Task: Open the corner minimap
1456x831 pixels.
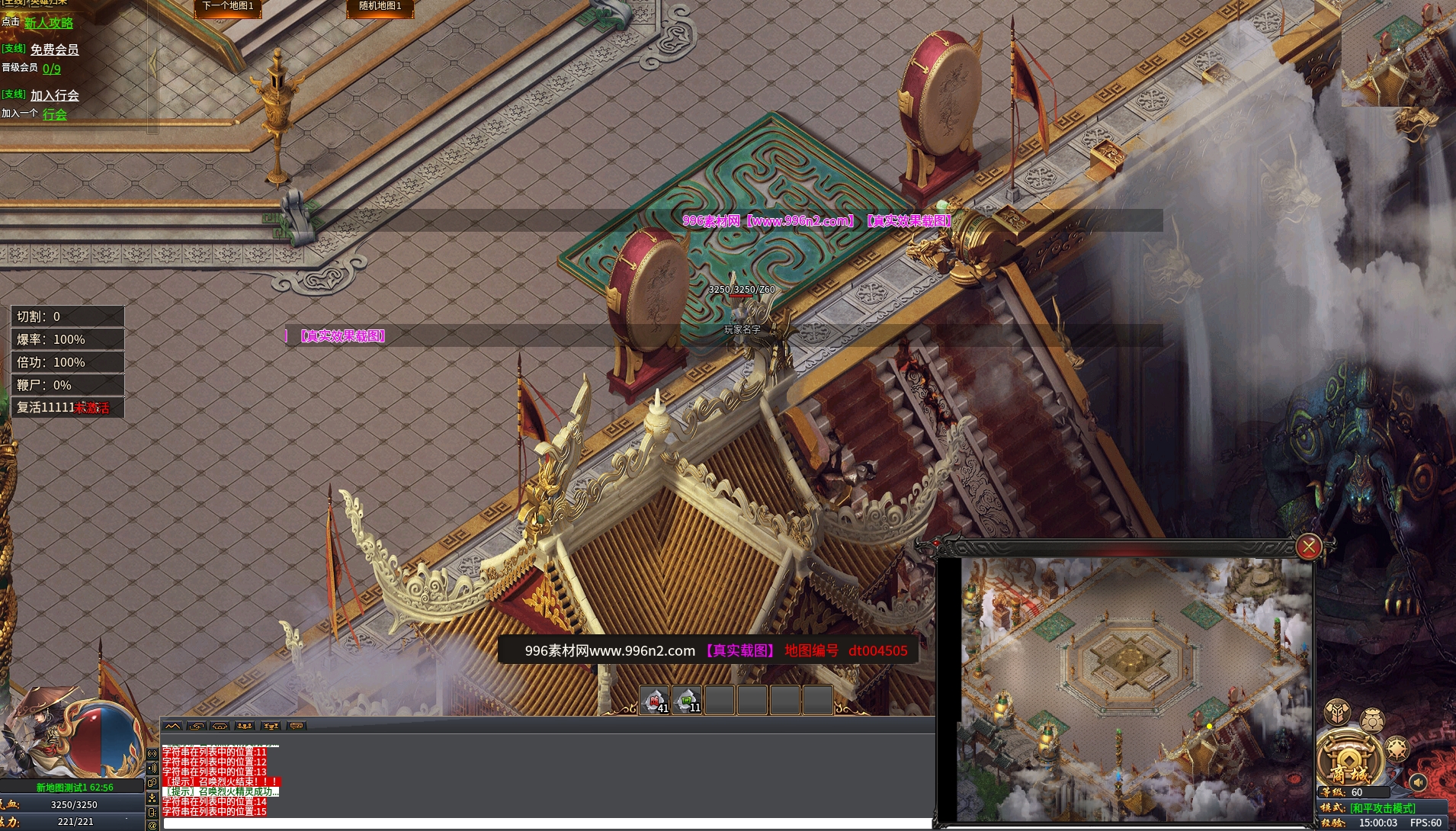Action: click(1398, 52)
